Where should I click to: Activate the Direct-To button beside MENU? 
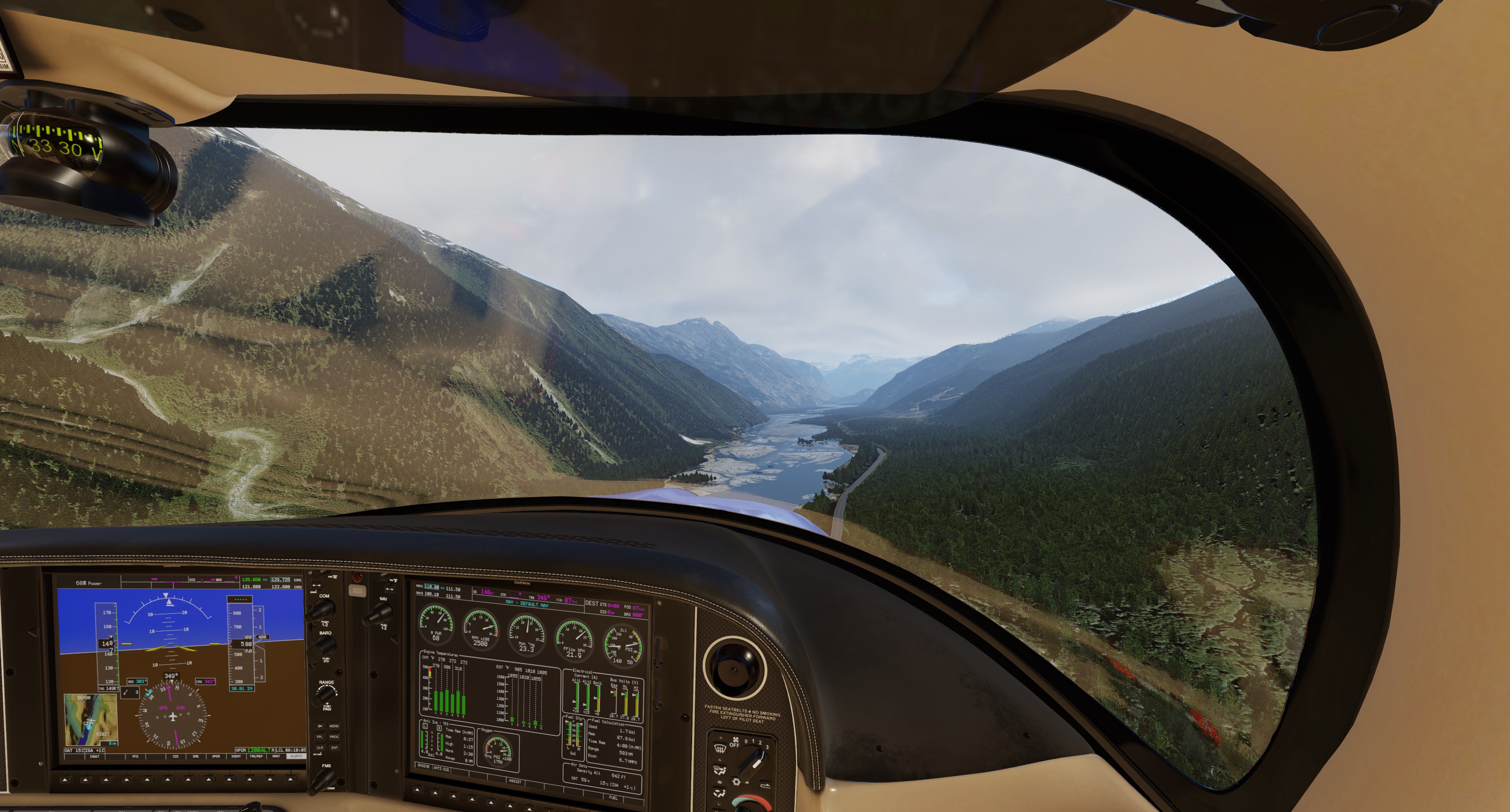pos(320,726)
